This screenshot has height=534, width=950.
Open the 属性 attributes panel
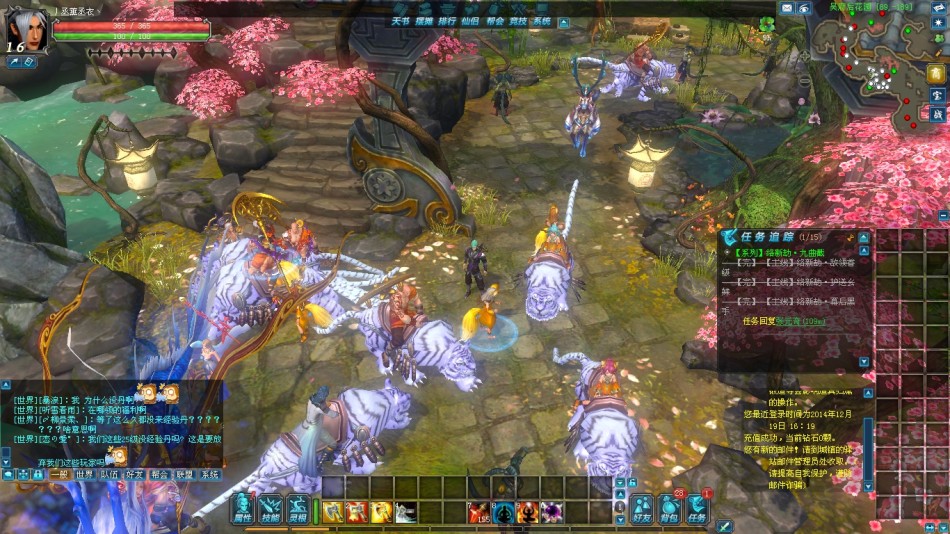[x=243, y=510]
